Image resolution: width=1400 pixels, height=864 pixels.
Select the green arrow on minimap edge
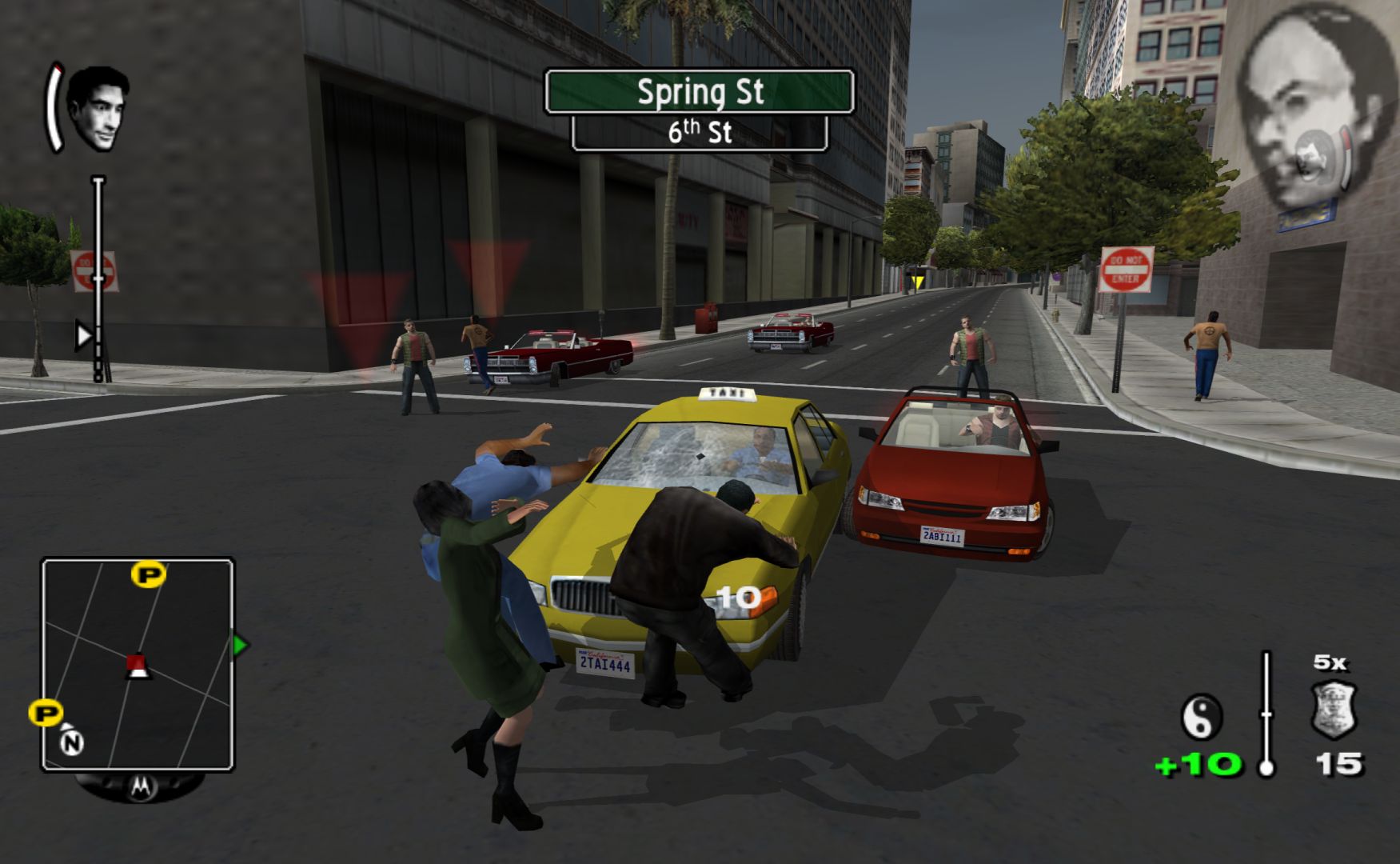[x=240, y=645]
